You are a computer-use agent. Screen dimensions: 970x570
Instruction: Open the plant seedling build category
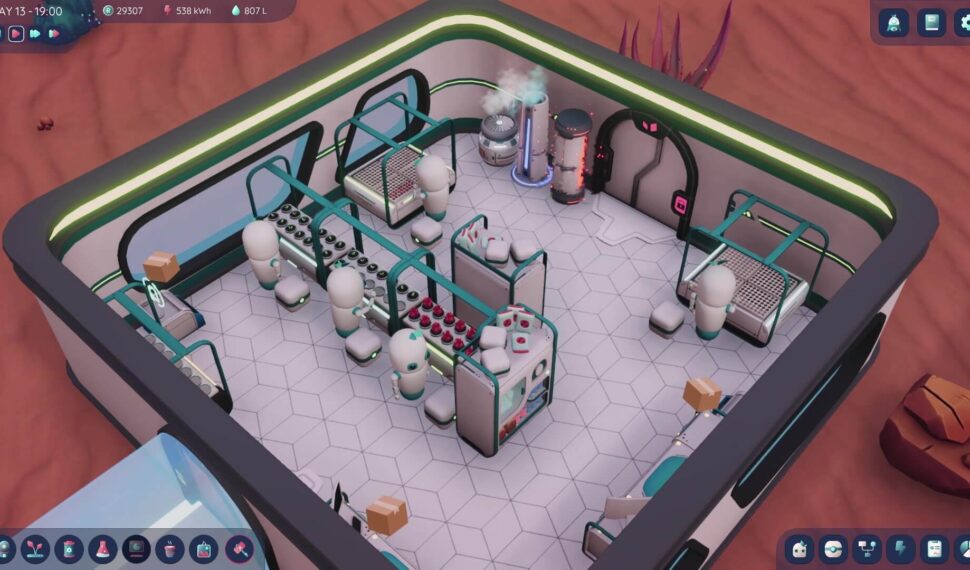click(x=35, y=549)
